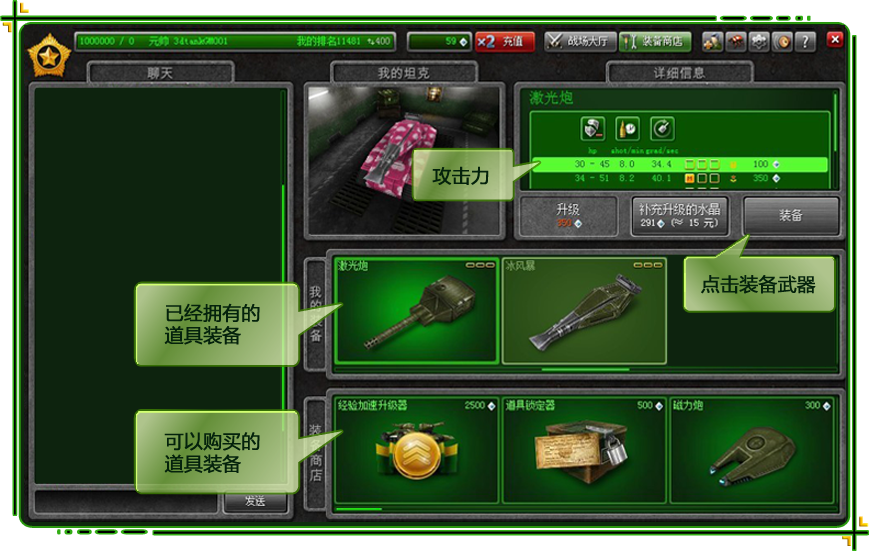Choose the 道具锁定器 crate shop item
869x551 pixels.
point(583,450)
